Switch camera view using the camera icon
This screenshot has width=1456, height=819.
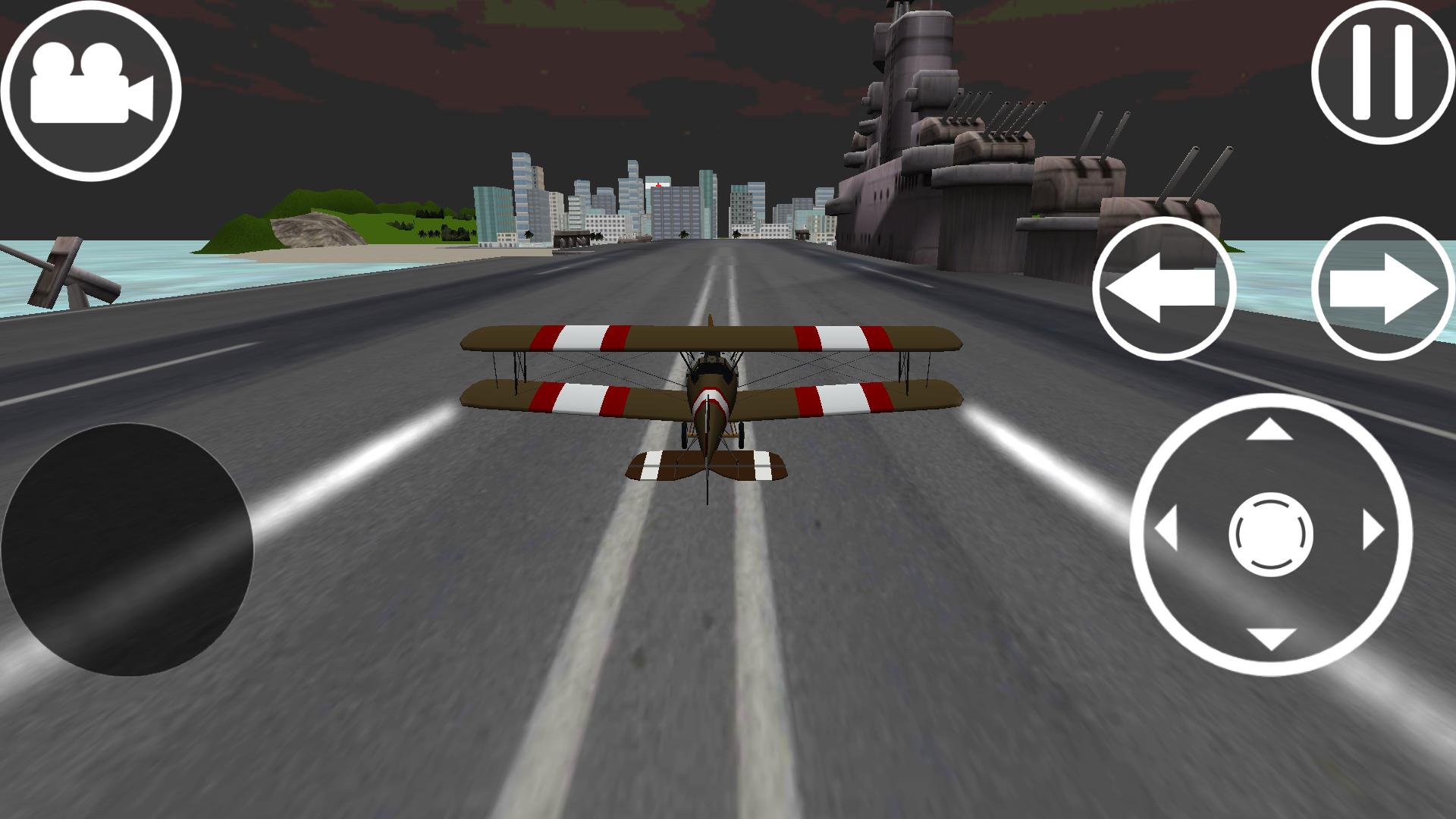[x=91, y=91]
